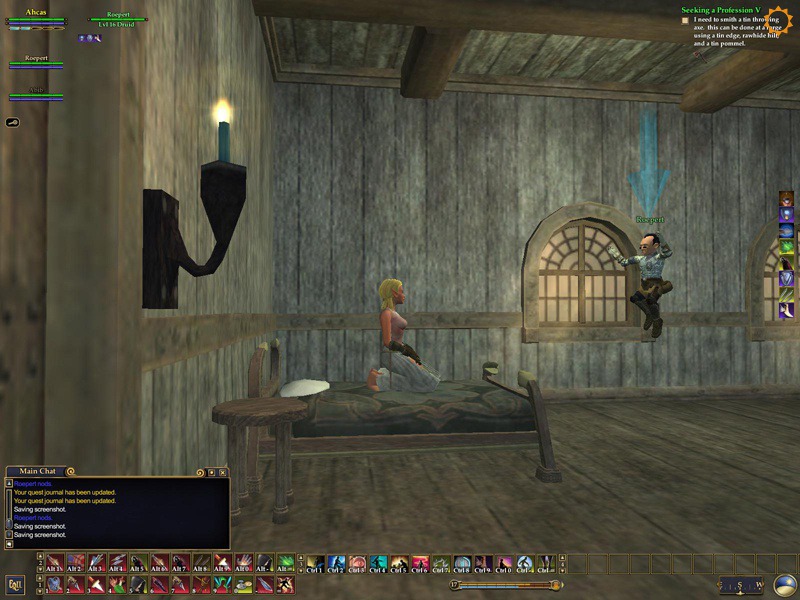The height and width of the screenshot is (600, 800).
Task: Open the Seeking a Profession V quest tracker
Action: (x=721, y=10)
